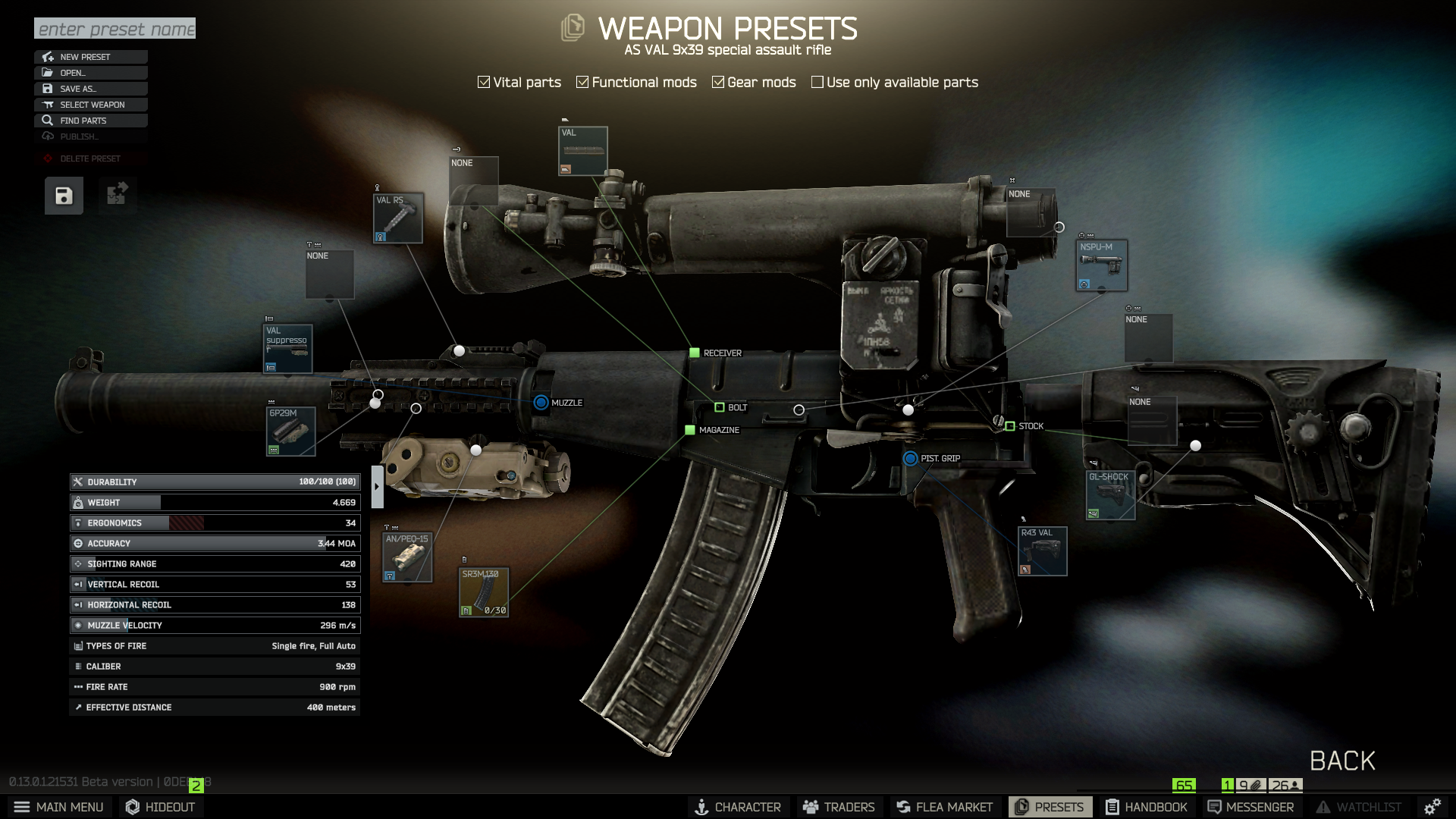Click the BACK button
The width and height of the screenshot is (1456, 819).
click(1341, 761)
